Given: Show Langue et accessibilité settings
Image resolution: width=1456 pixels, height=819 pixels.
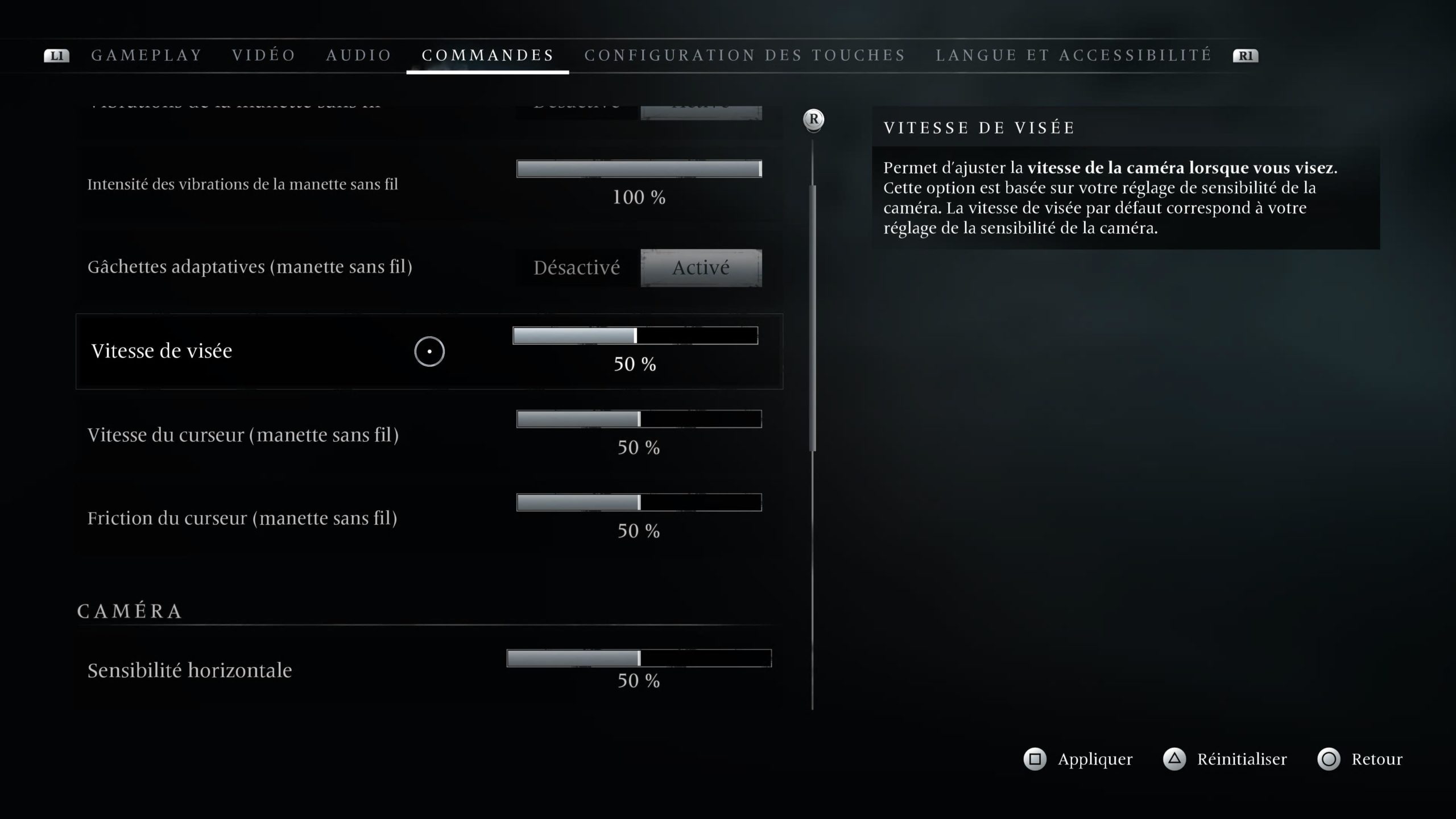Looking at the screenshot, I should click(x=1074, y=55).
